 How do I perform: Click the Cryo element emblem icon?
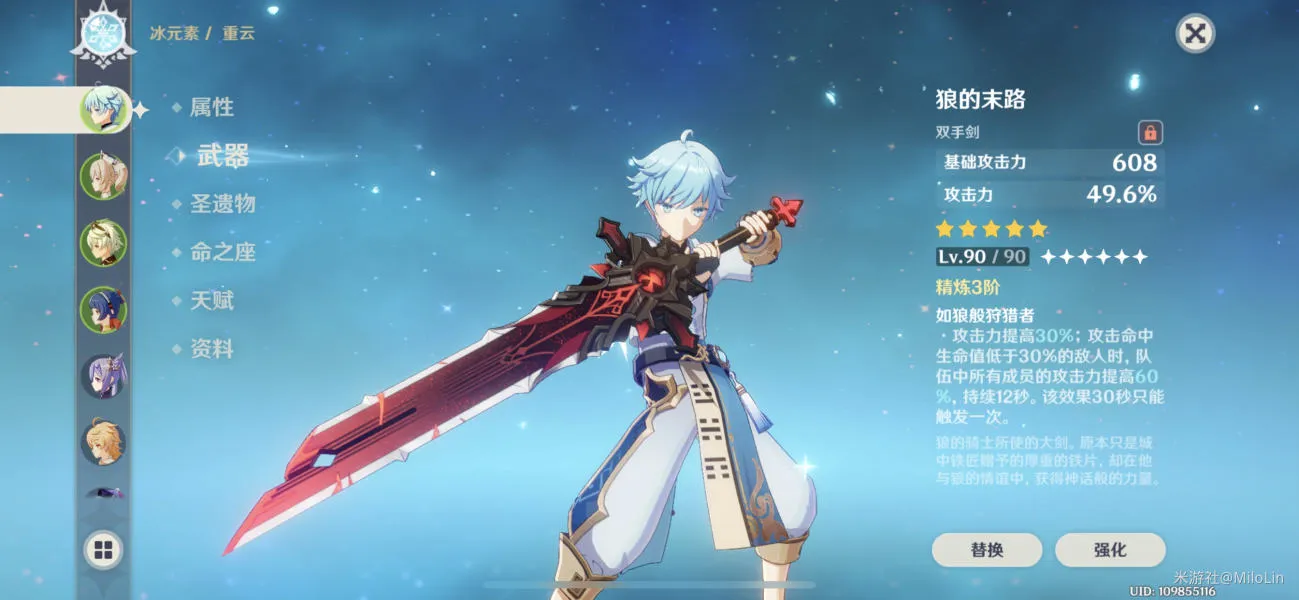pos(104,36)
